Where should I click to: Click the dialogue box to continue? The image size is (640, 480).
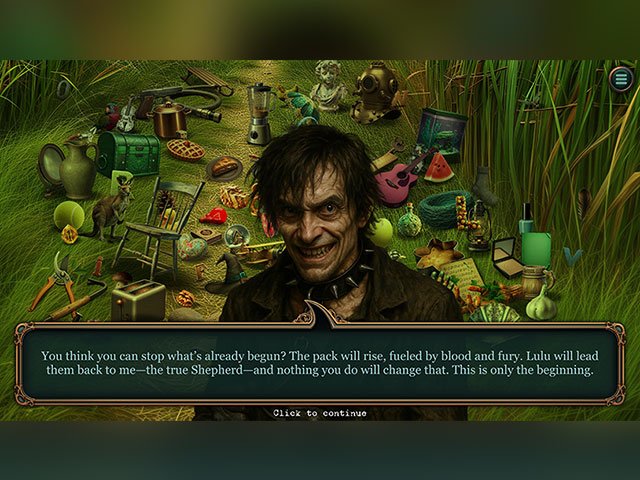(x=319, y=362)
